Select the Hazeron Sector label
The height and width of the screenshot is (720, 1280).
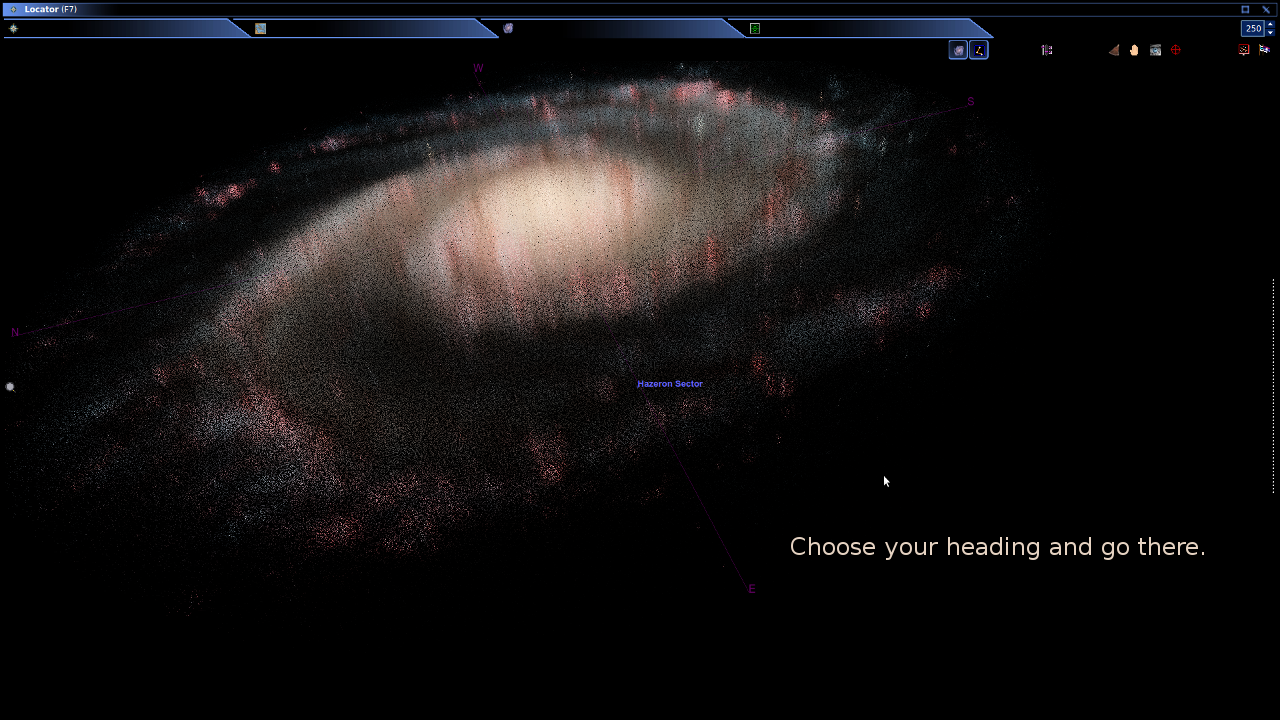pos(670,384)
